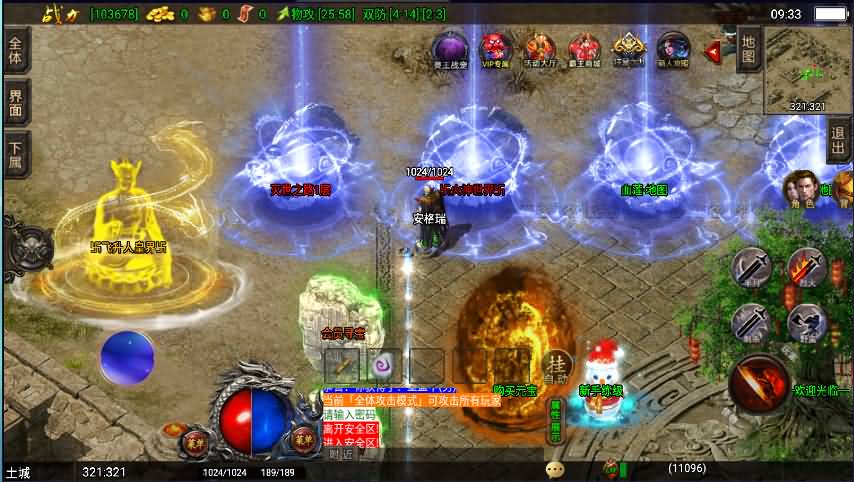Viewport: 854px width, 482px height.
Task: Open the 地图 map button
Action: (x=748, y=52)
